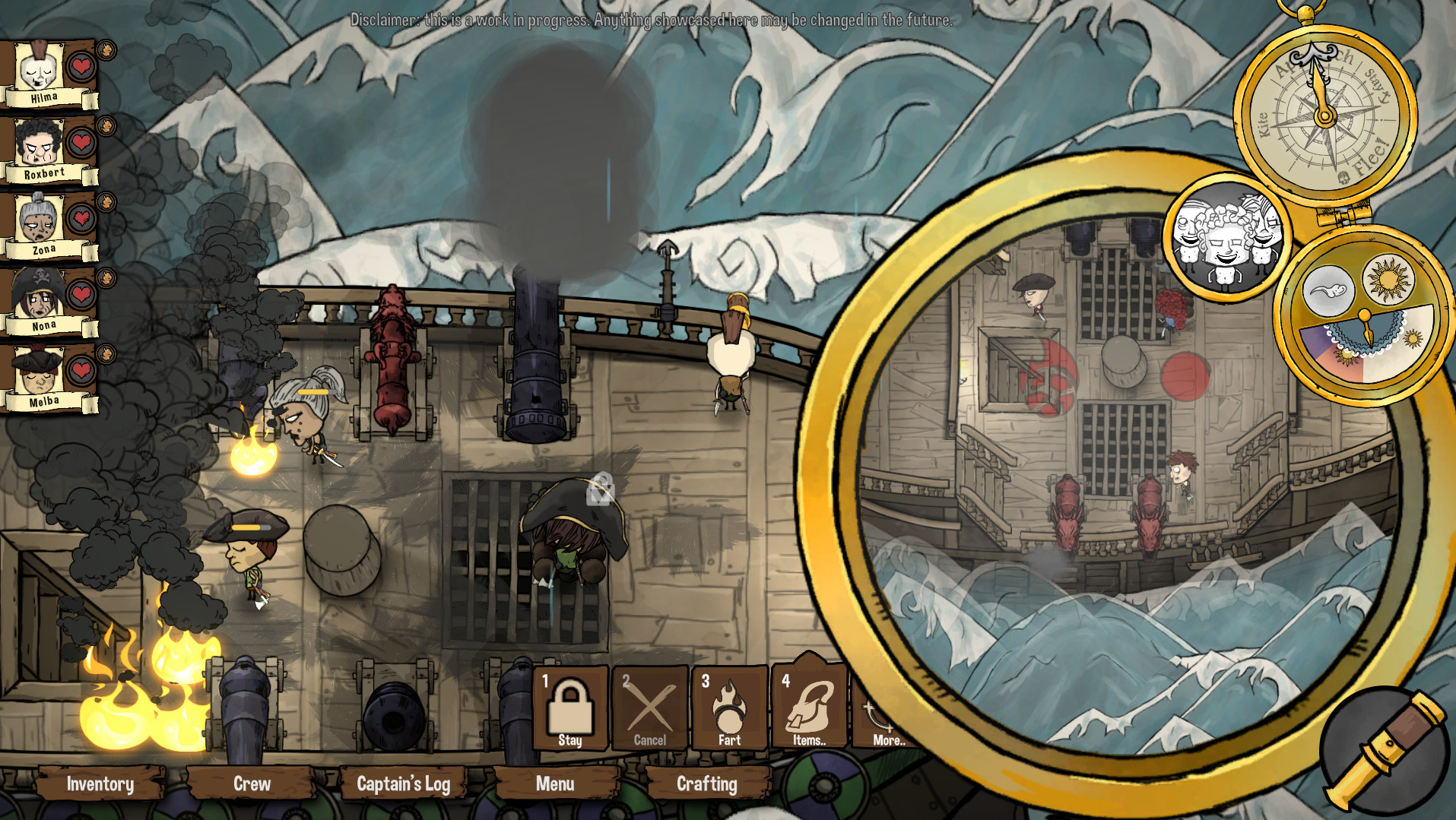The width and height of the screenshot is (1456, 820).
Task: Switch to the Crew panel
Action: (x=251, y=784)
